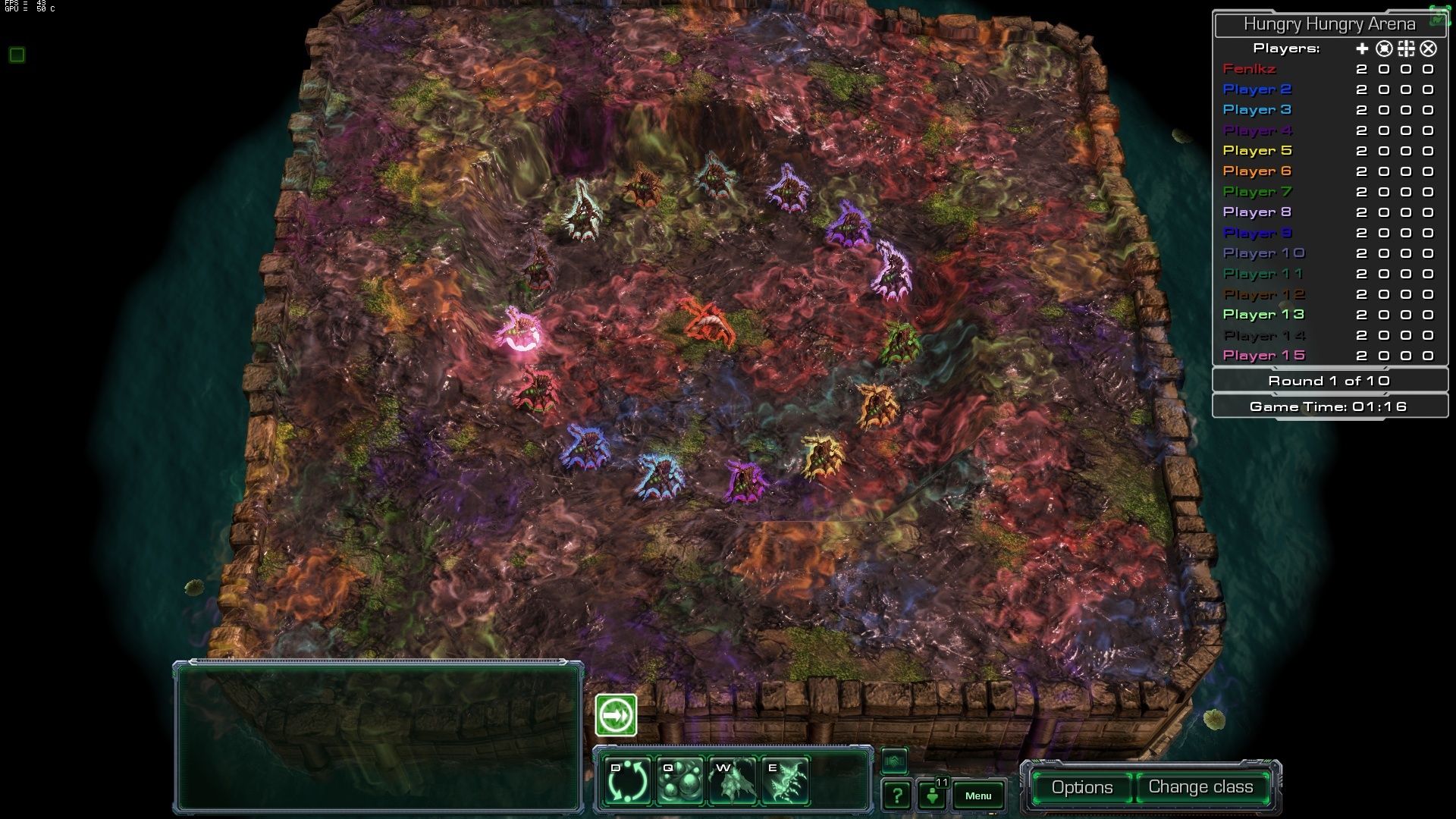
Task: Choose Player 5 row in scoreboard
Action: [x=1257, y=151]
